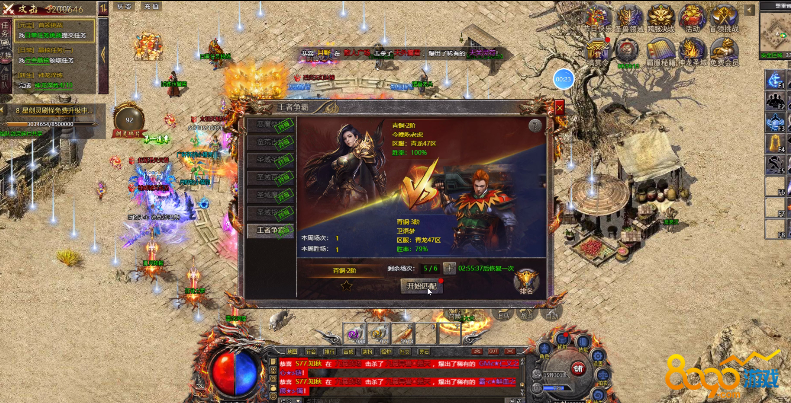
Task: Click the round red 锁 lock button
Action: [577, 369]
